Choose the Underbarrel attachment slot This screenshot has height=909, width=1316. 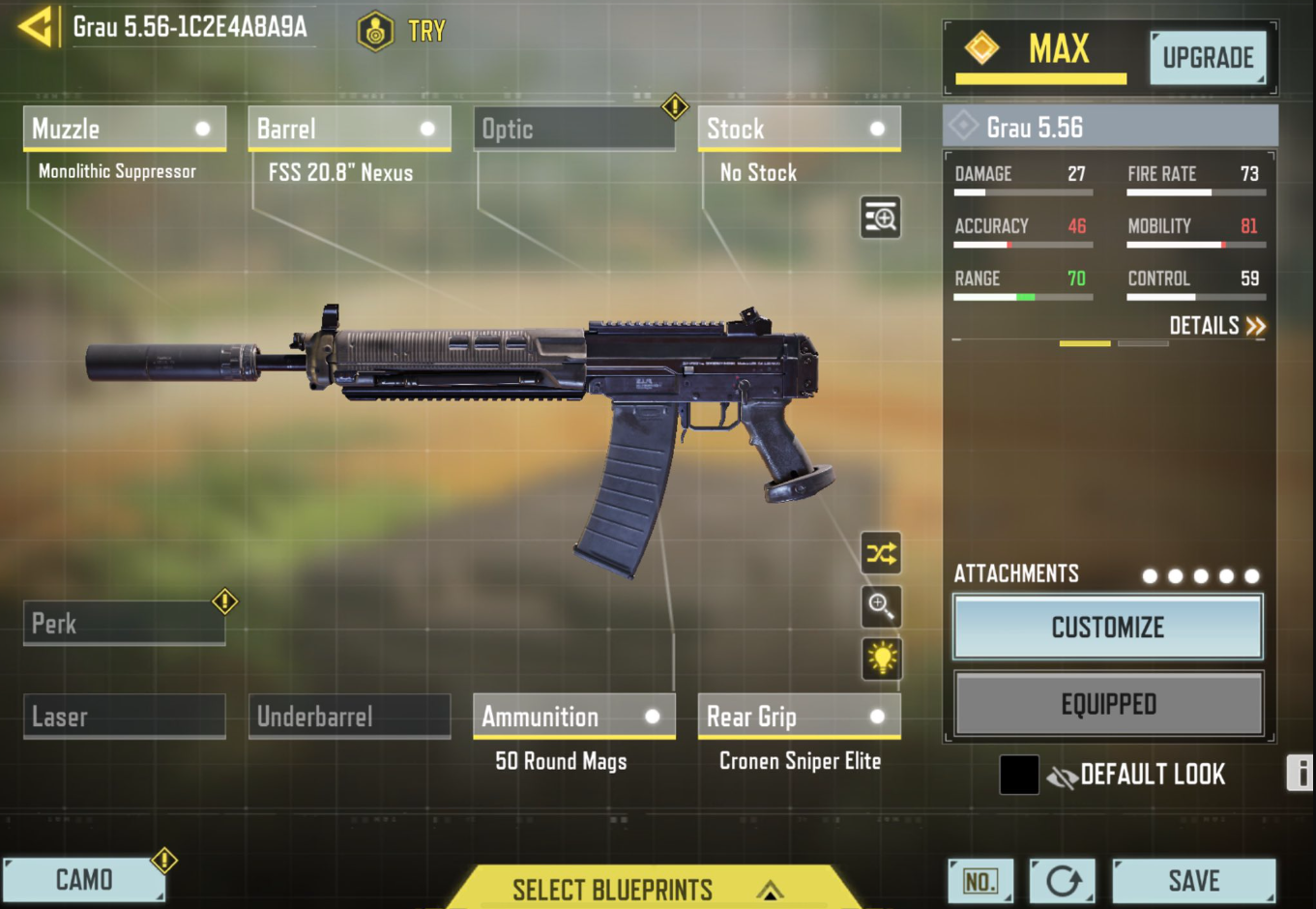click(x=349, y=717)
